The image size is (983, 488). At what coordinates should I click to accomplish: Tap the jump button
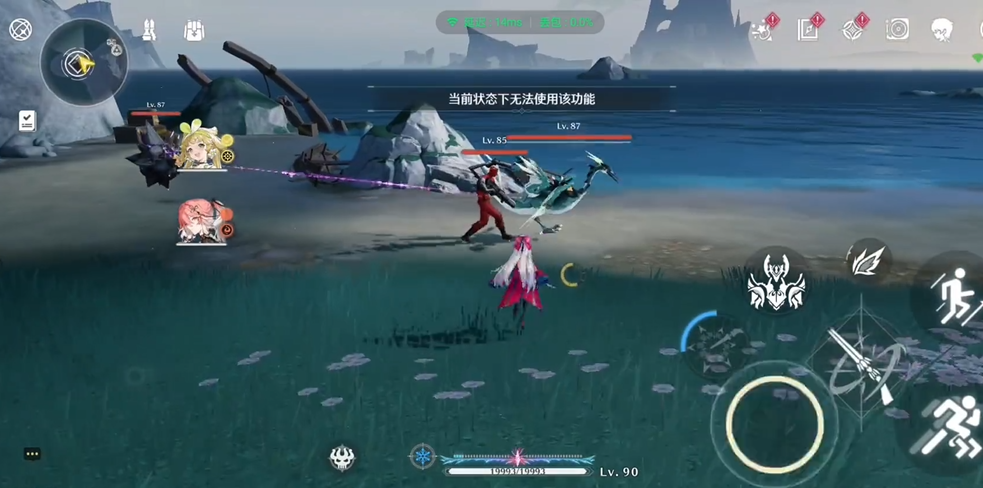point(951,295)
